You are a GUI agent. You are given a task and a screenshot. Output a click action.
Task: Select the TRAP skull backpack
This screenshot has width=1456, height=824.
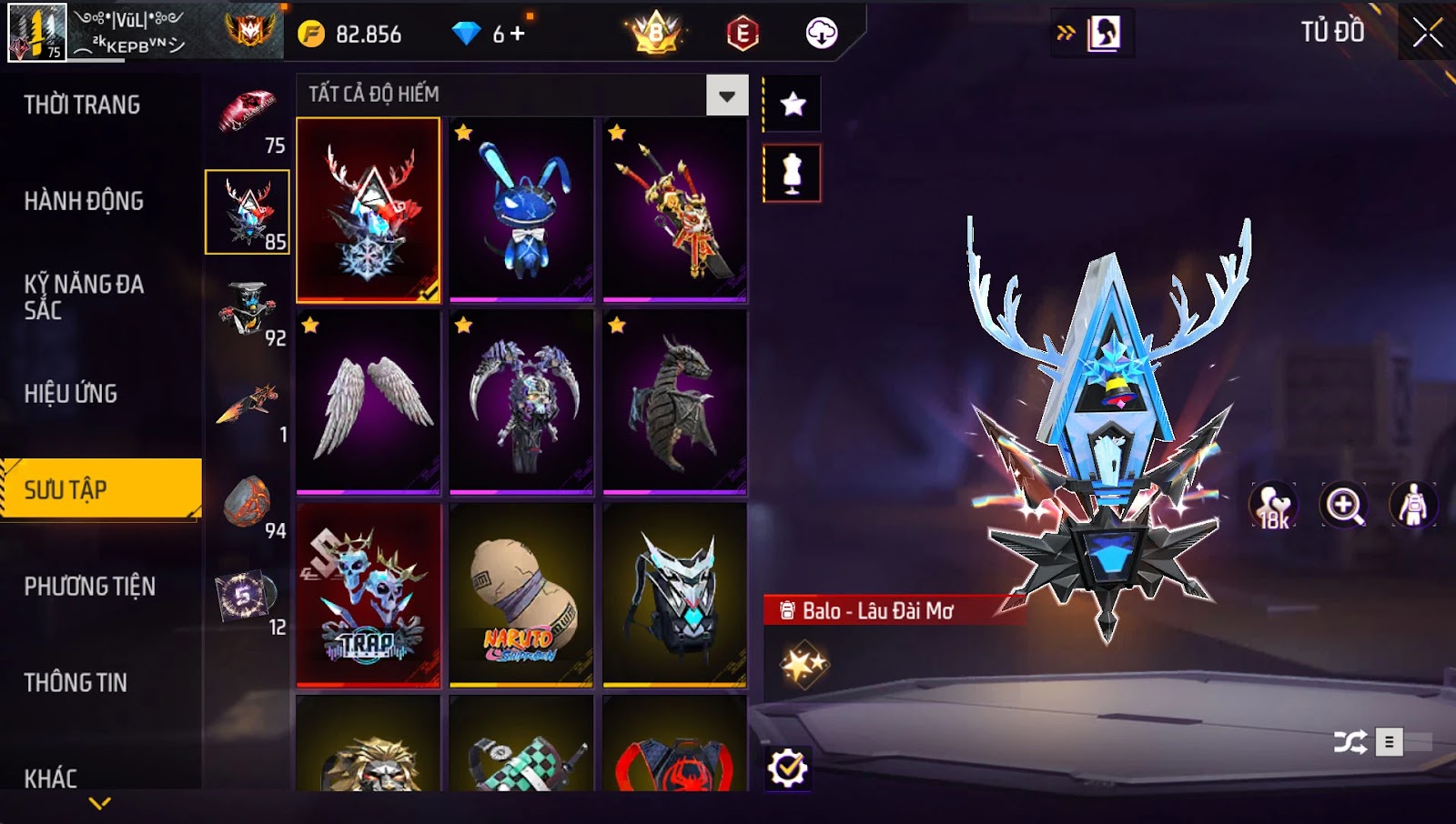point(369,595)
